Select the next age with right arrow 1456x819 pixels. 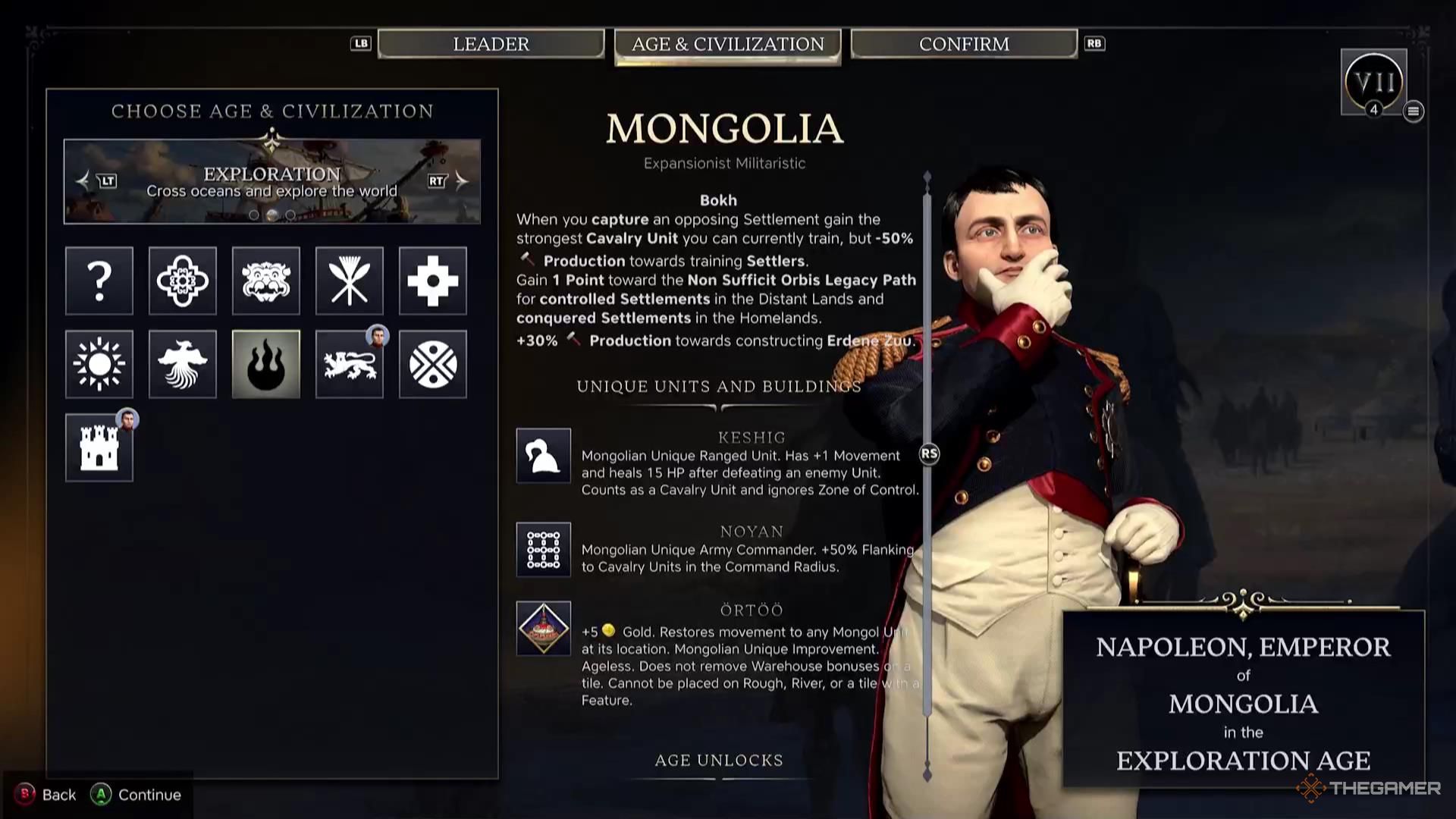click(x=461, y=180)
